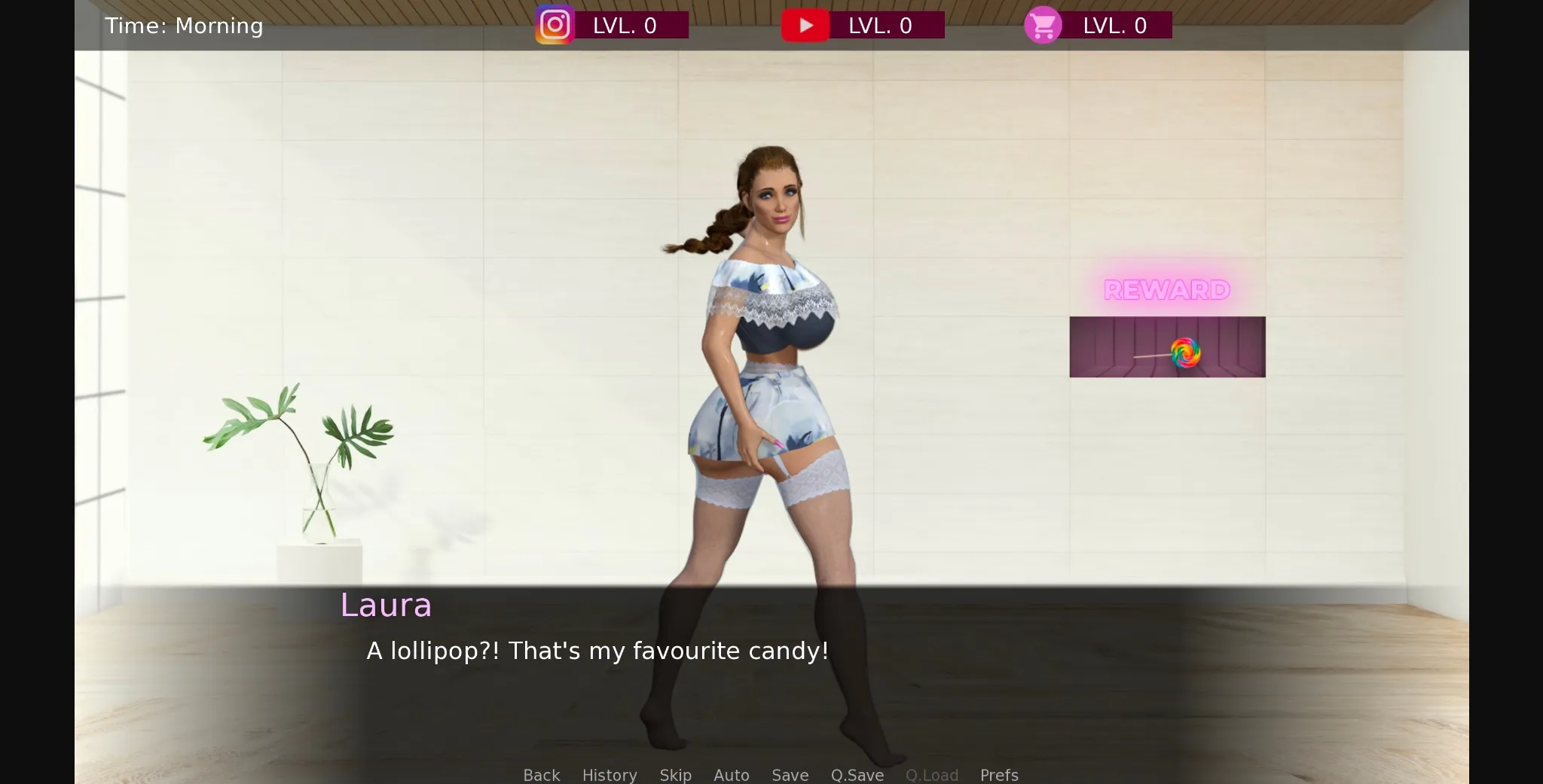This screenshot has height=784, width=1543.
Task: Click the Time: Morning indicator
Action: [184, 25]
